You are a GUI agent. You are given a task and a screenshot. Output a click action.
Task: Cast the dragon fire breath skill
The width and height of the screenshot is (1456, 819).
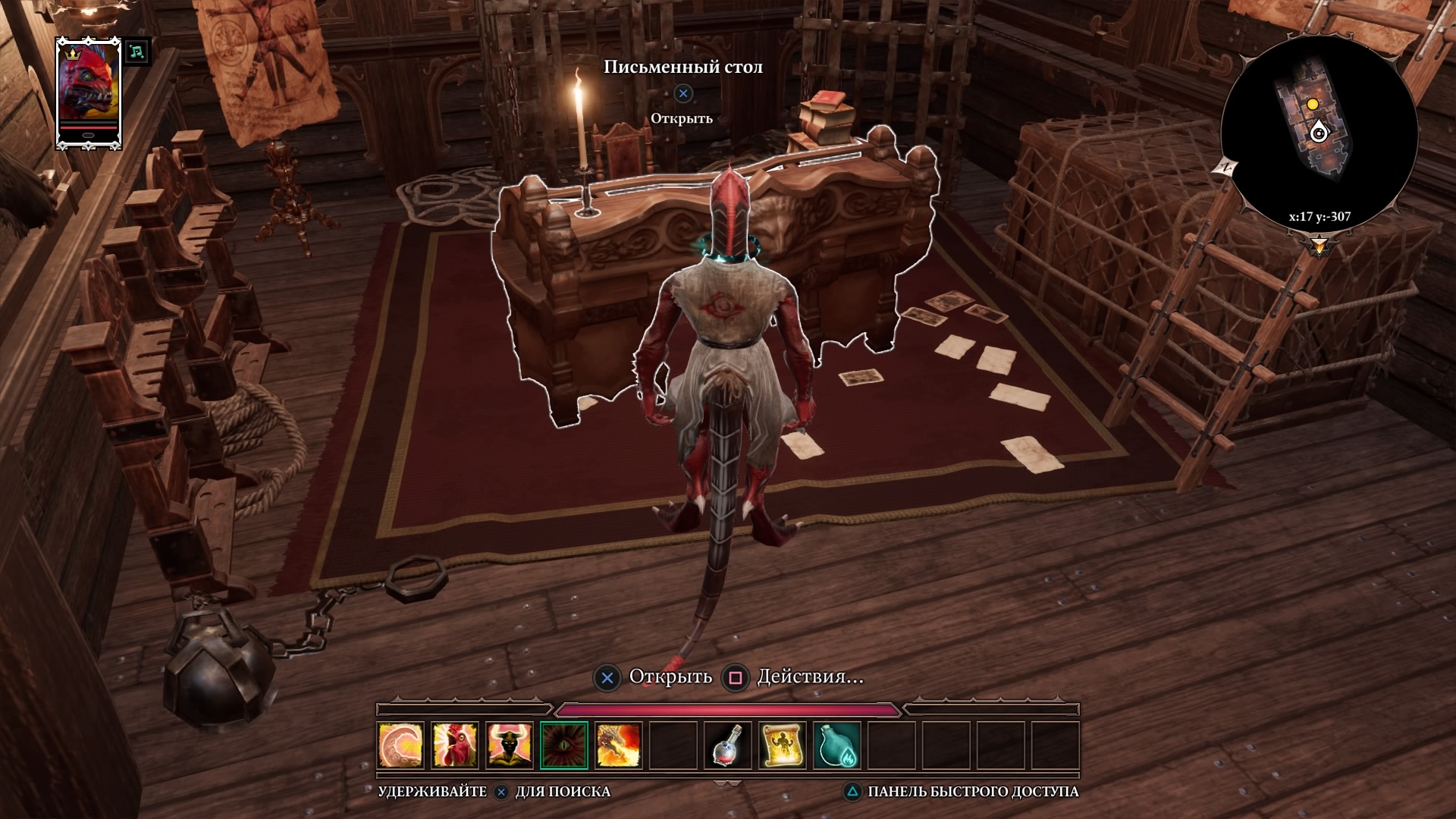pyautogui.click(x=619, y=744)
